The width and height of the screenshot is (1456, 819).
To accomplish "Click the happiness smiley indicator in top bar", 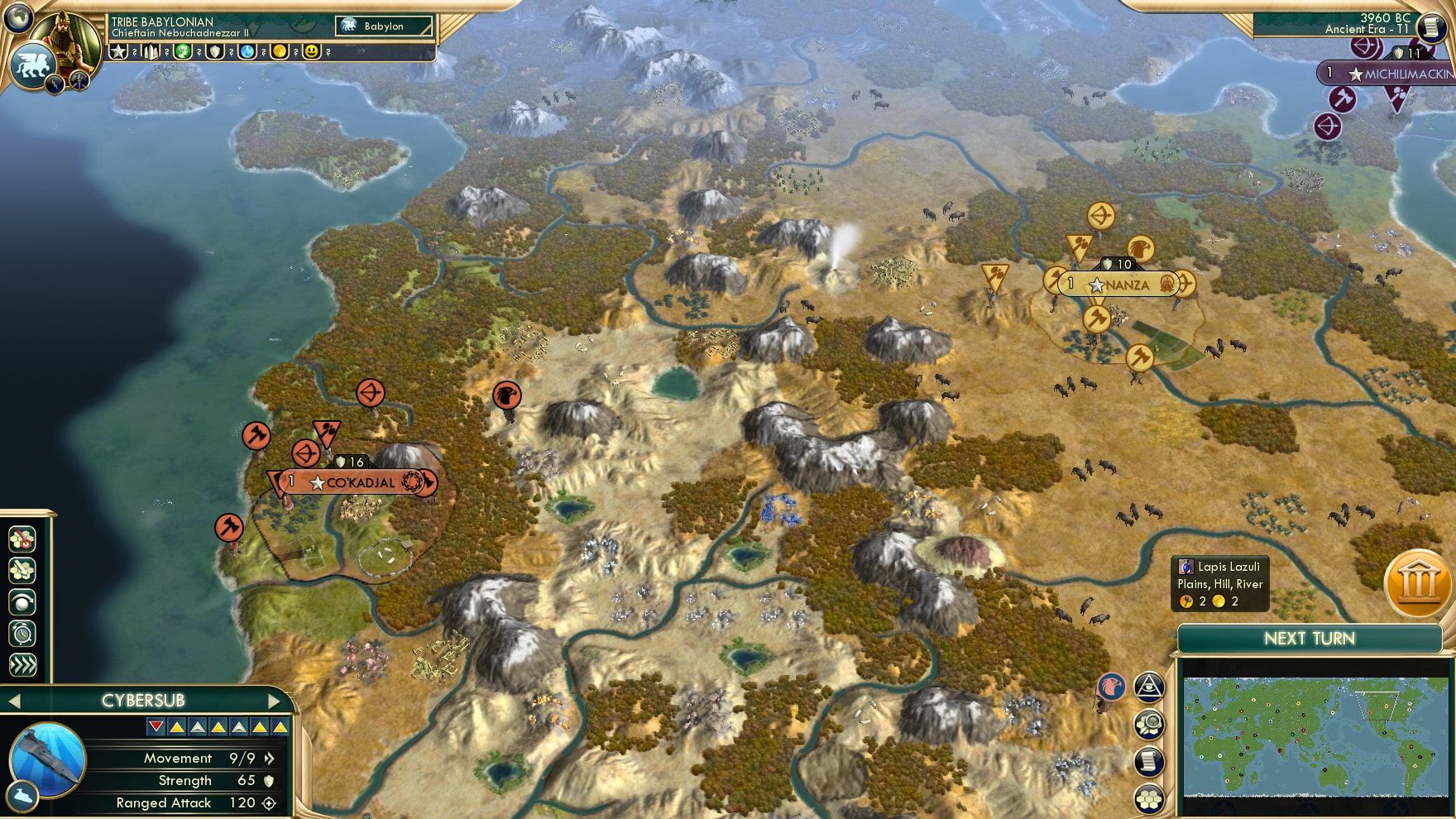I will [313, 51].
